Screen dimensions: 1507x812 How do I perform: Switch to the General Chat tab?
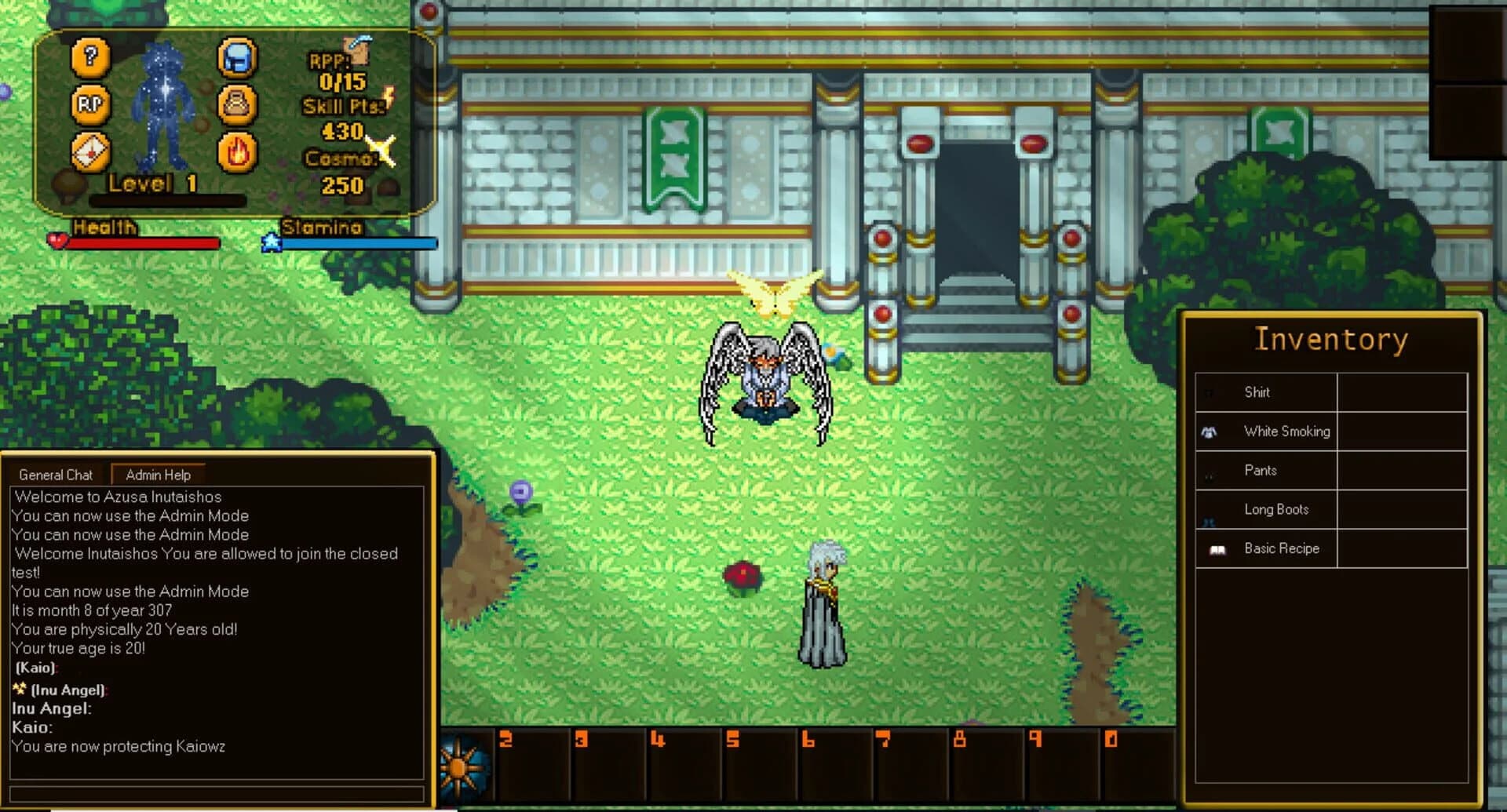tap(57, 475)
